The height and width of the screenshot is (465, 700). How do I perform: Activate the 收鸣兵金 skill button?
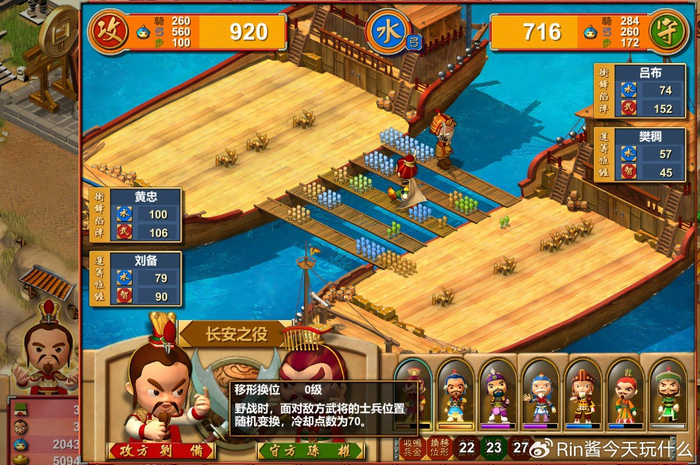click(411, 447)
